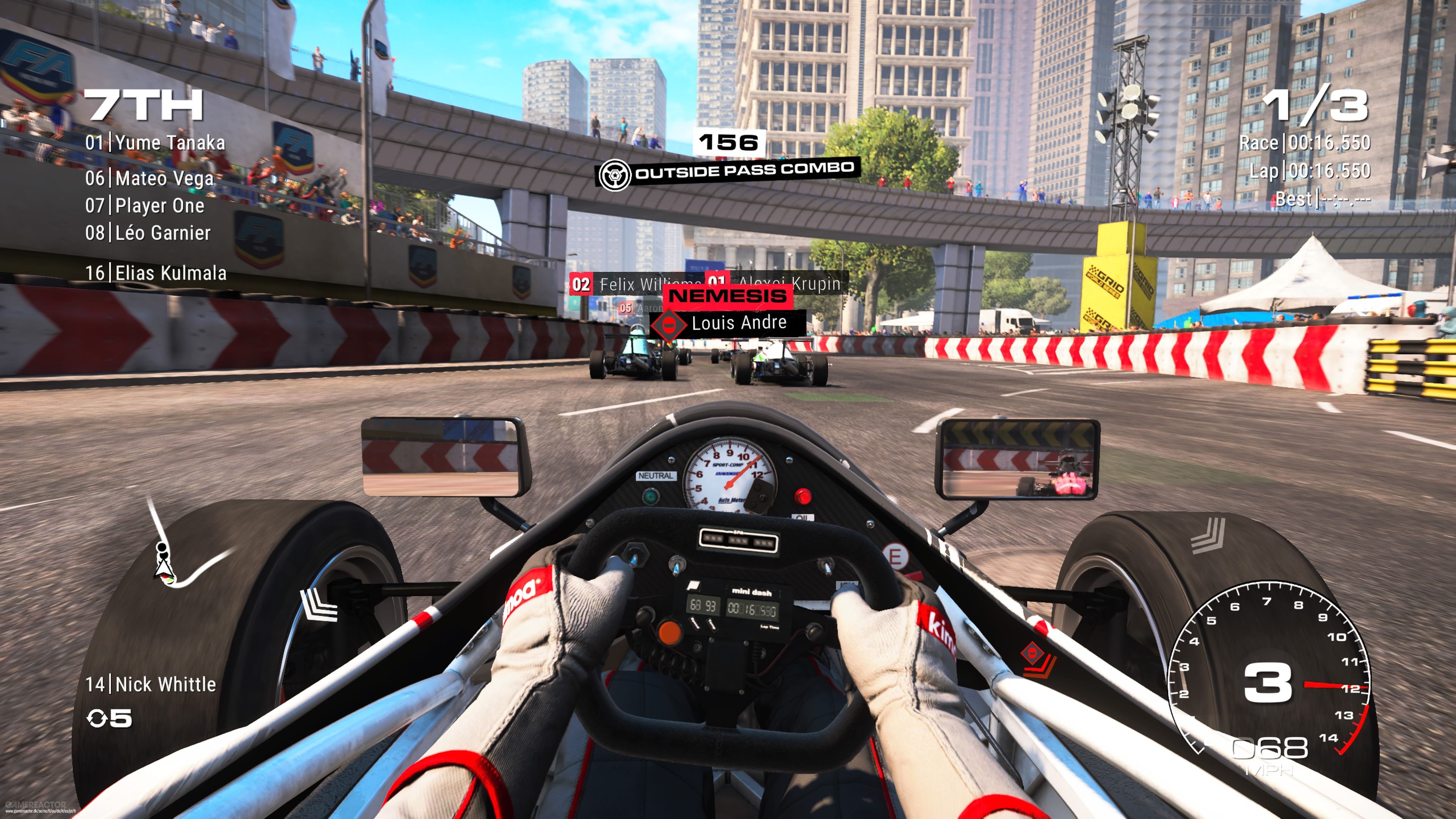Select Léo Garnier in the position list
This screenshot has height=819, width=1456.
tap(148, 233)
